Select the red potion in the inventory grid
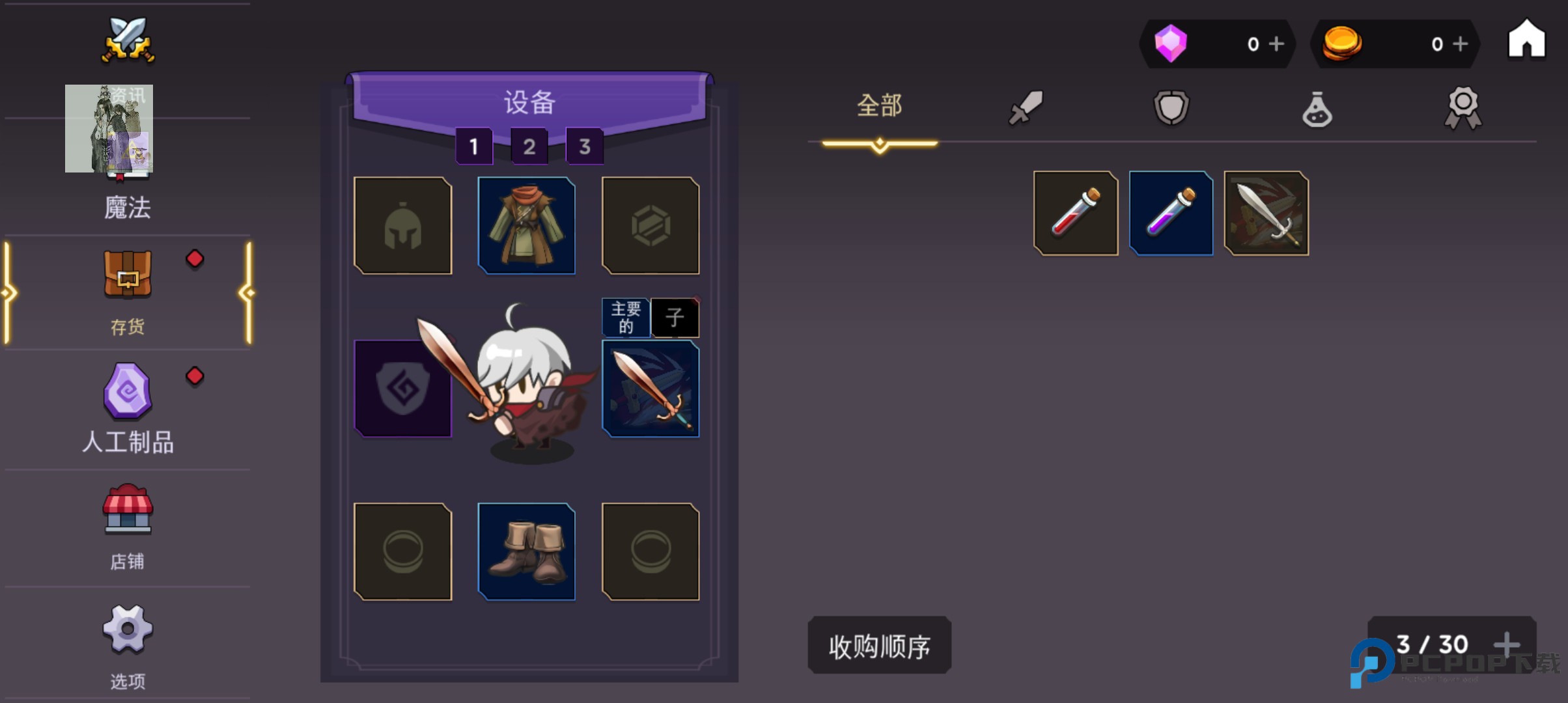Image resolution: width=1568 pixels, height=703 pixels. (1074, 214)
